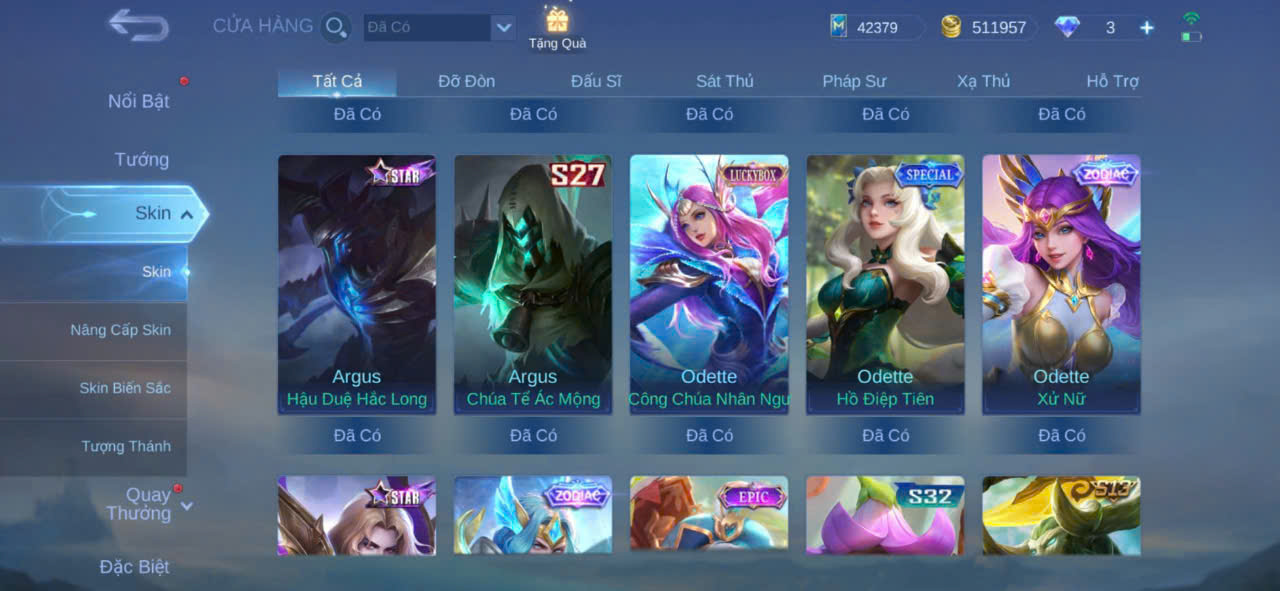
Task: Add diamonds with the plus button
Action: (1147, 28)
